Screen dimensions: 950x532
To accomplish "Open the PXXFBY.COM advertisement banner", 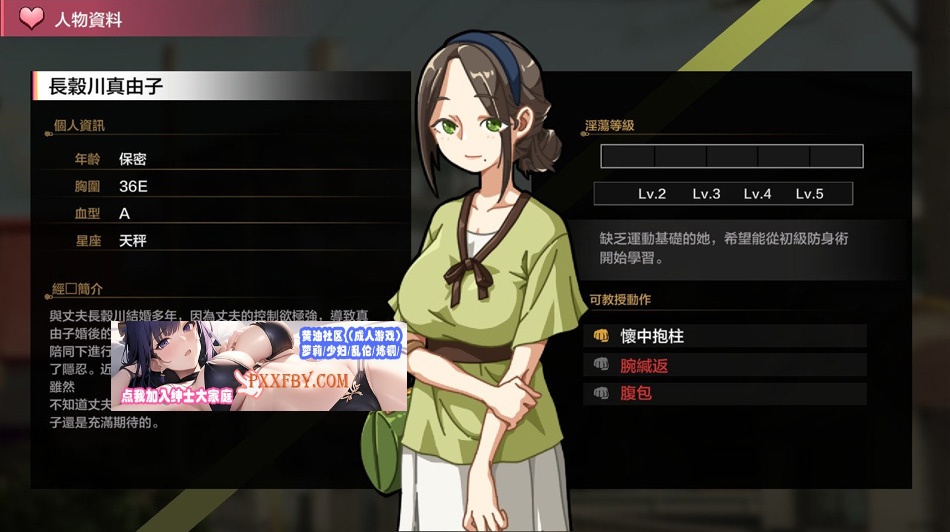I will pyautogui.click(x=259, y=365).
